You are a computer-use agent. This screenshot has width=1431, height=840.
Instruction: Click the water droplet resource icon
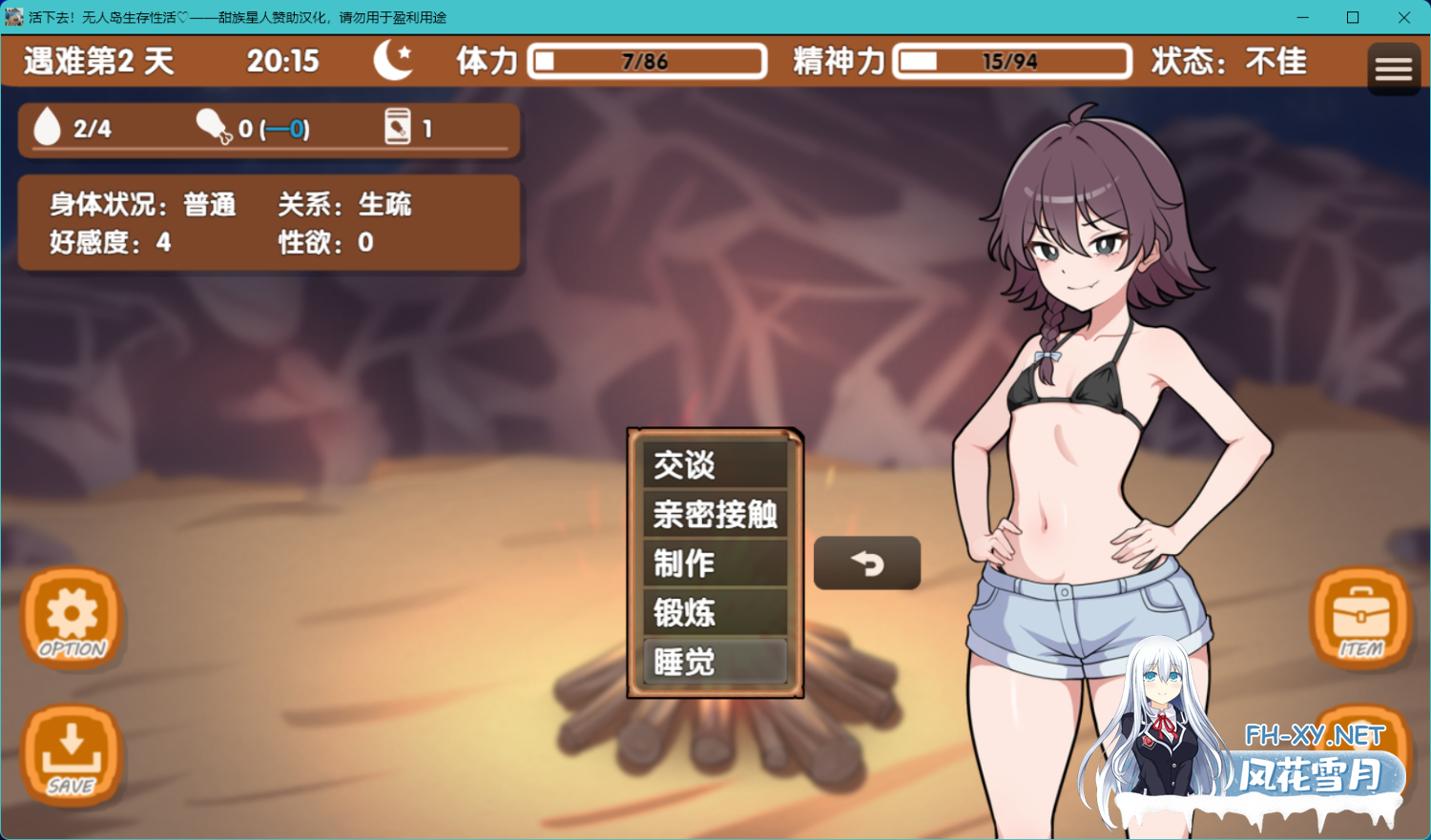tap(46, 127)
